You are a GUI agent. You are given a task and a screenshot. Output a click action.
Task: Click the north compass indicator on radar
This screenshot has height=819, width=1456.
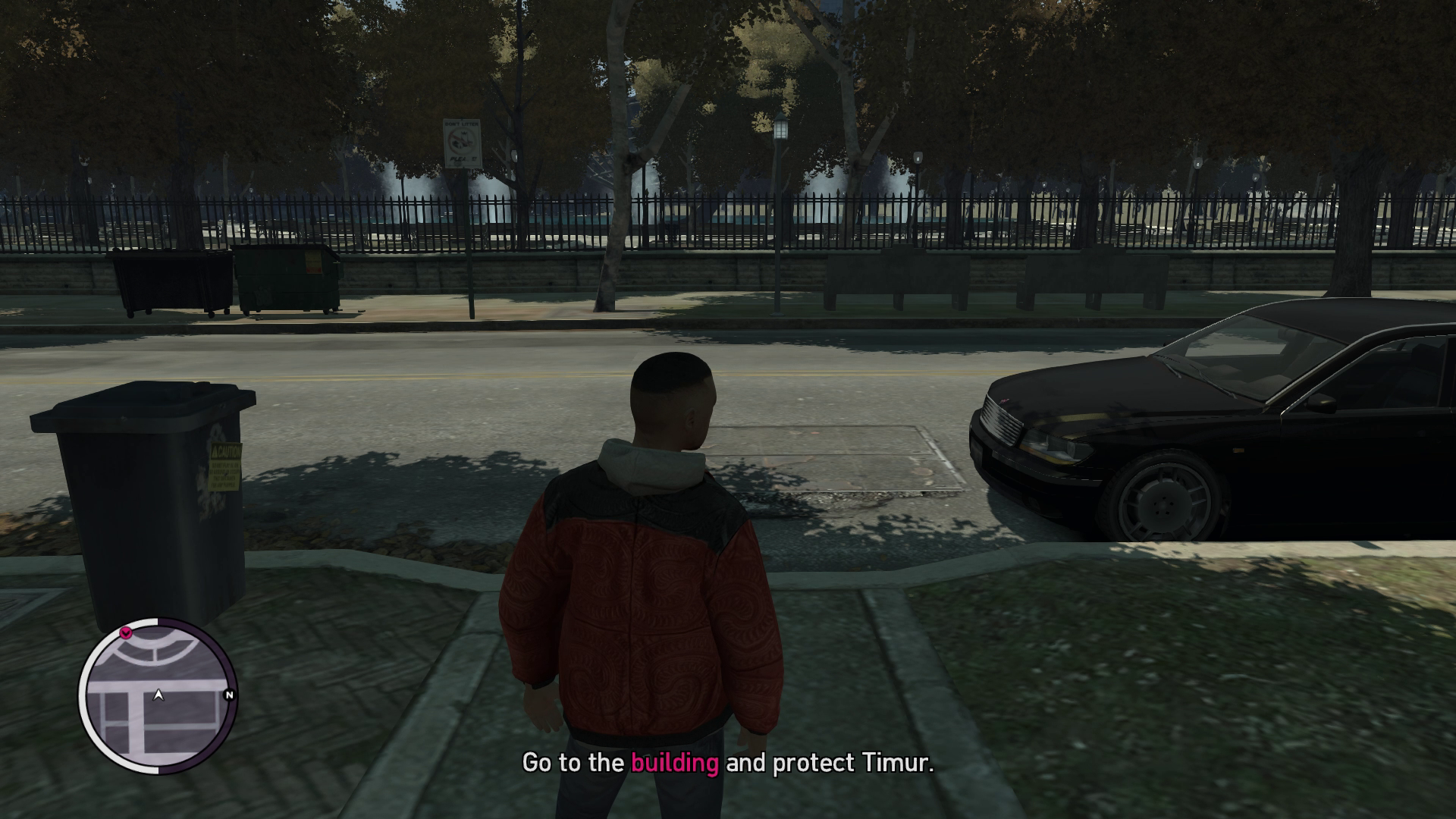coord(229,695)
